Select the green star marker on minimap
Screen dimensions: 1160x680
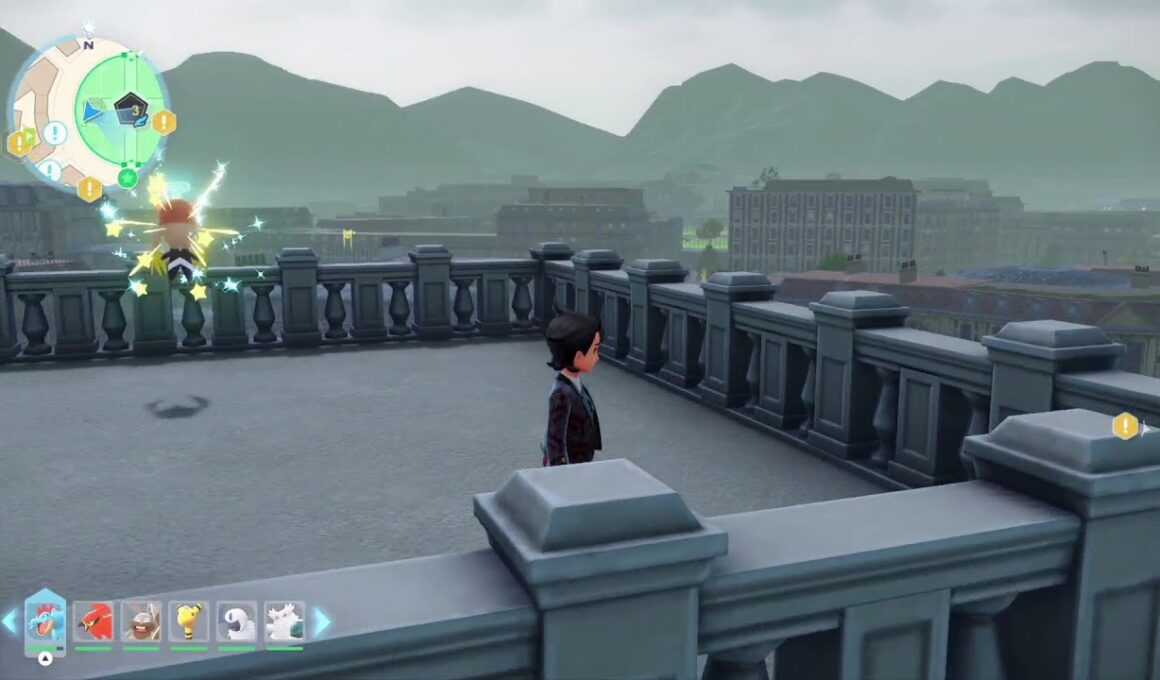(x=127, y=178)
